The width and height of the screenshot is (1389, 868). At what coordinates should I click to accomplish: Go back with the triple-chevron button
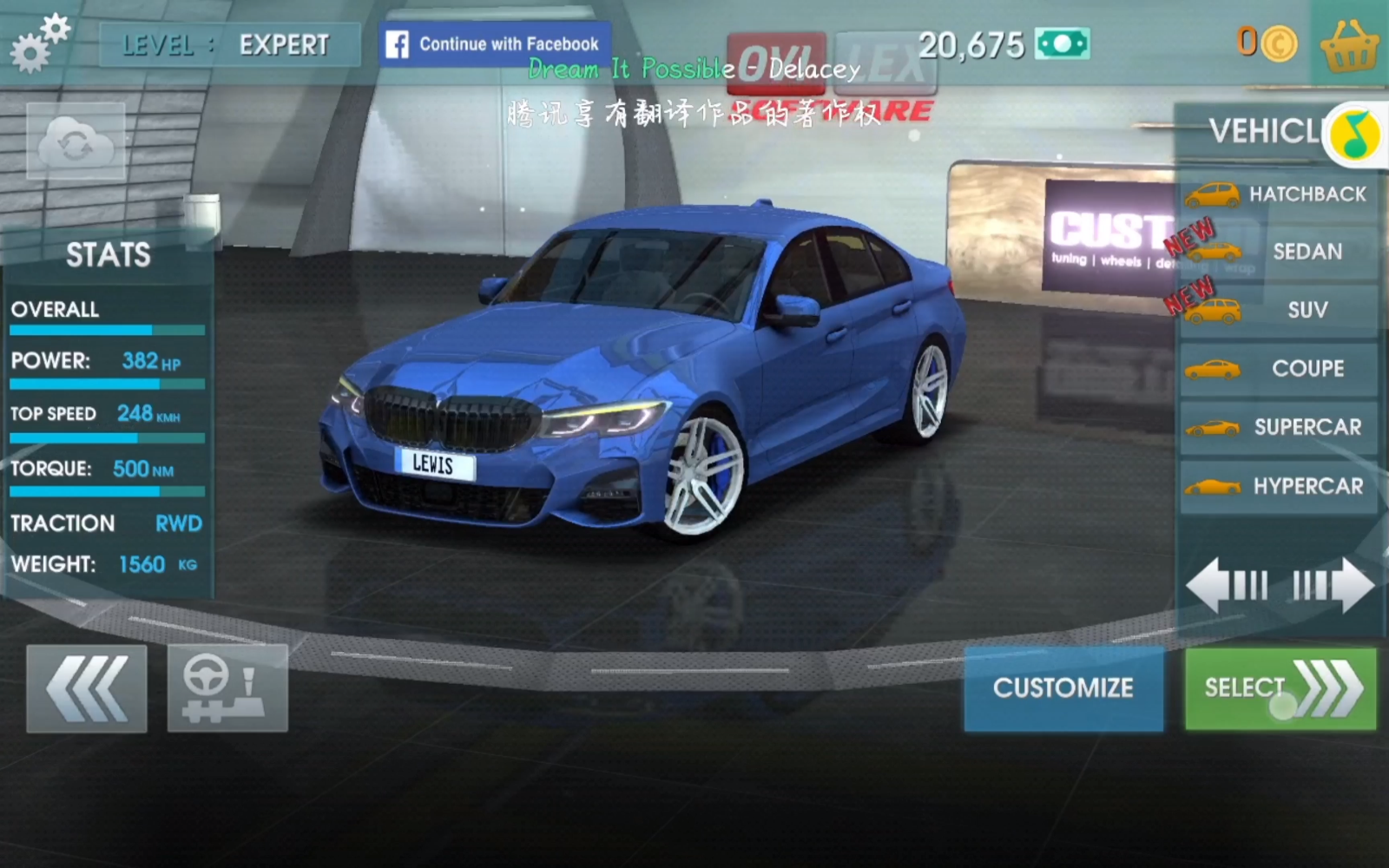pyautogui.click(x=87, y=688)
